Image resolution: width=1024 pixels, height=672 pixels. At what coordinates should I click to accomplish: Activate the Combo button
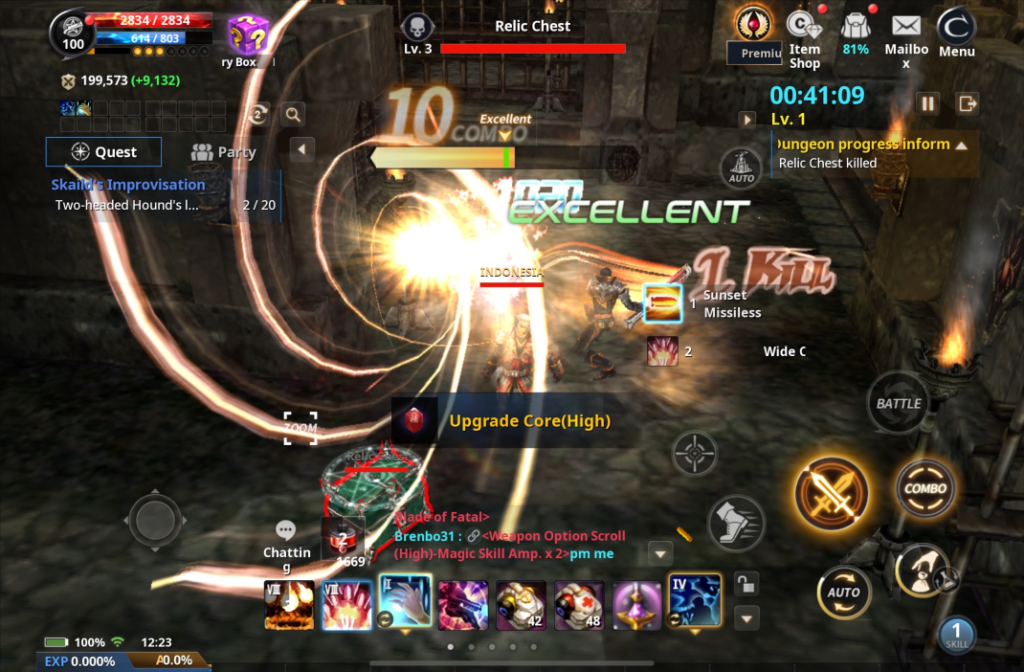point(925,489)
